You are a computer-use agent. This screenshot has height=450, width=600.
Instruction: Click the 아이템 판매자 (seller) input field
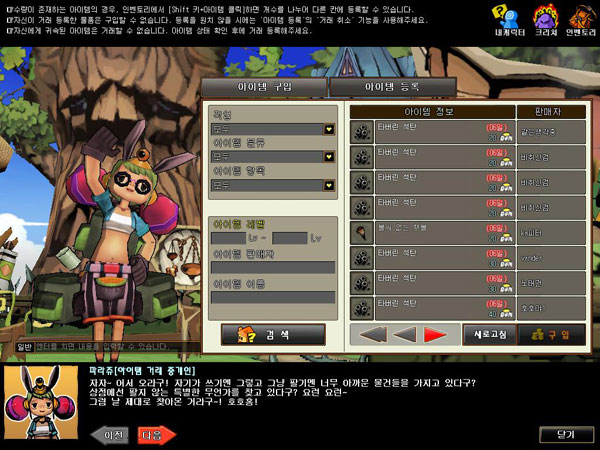click(x=272, y=267)
